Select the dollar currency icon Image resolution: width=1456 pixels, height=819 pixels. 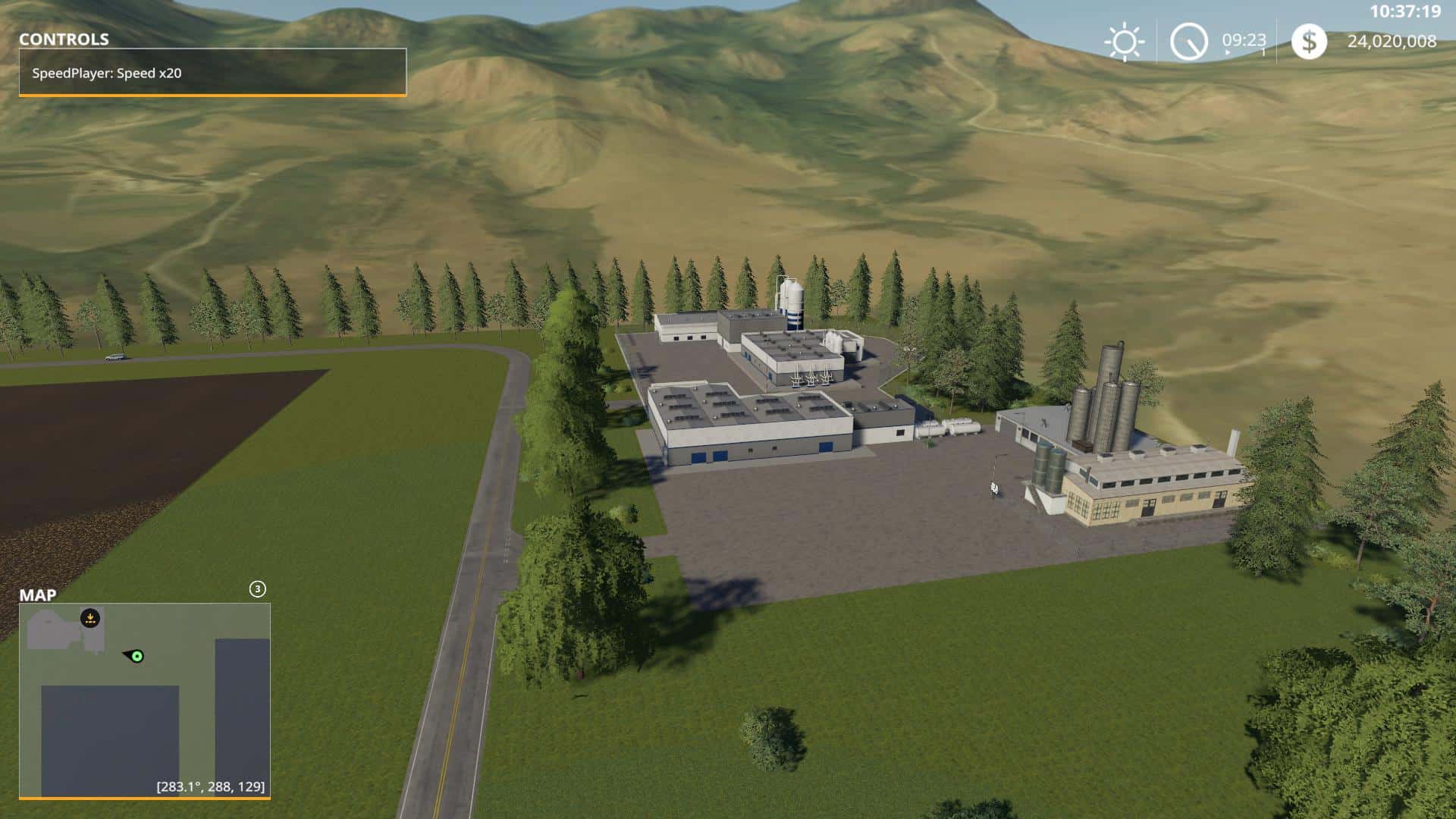tap(1309, 42)
